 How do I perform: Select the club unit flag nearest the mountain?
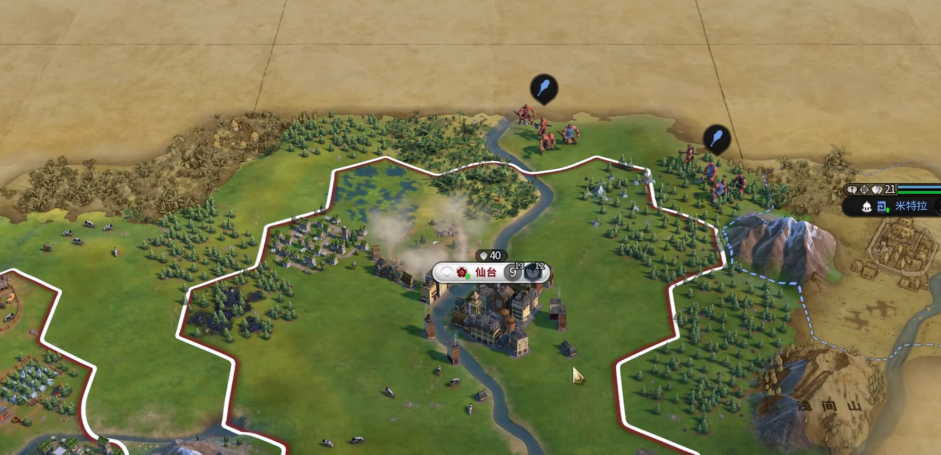click(716, 138)
